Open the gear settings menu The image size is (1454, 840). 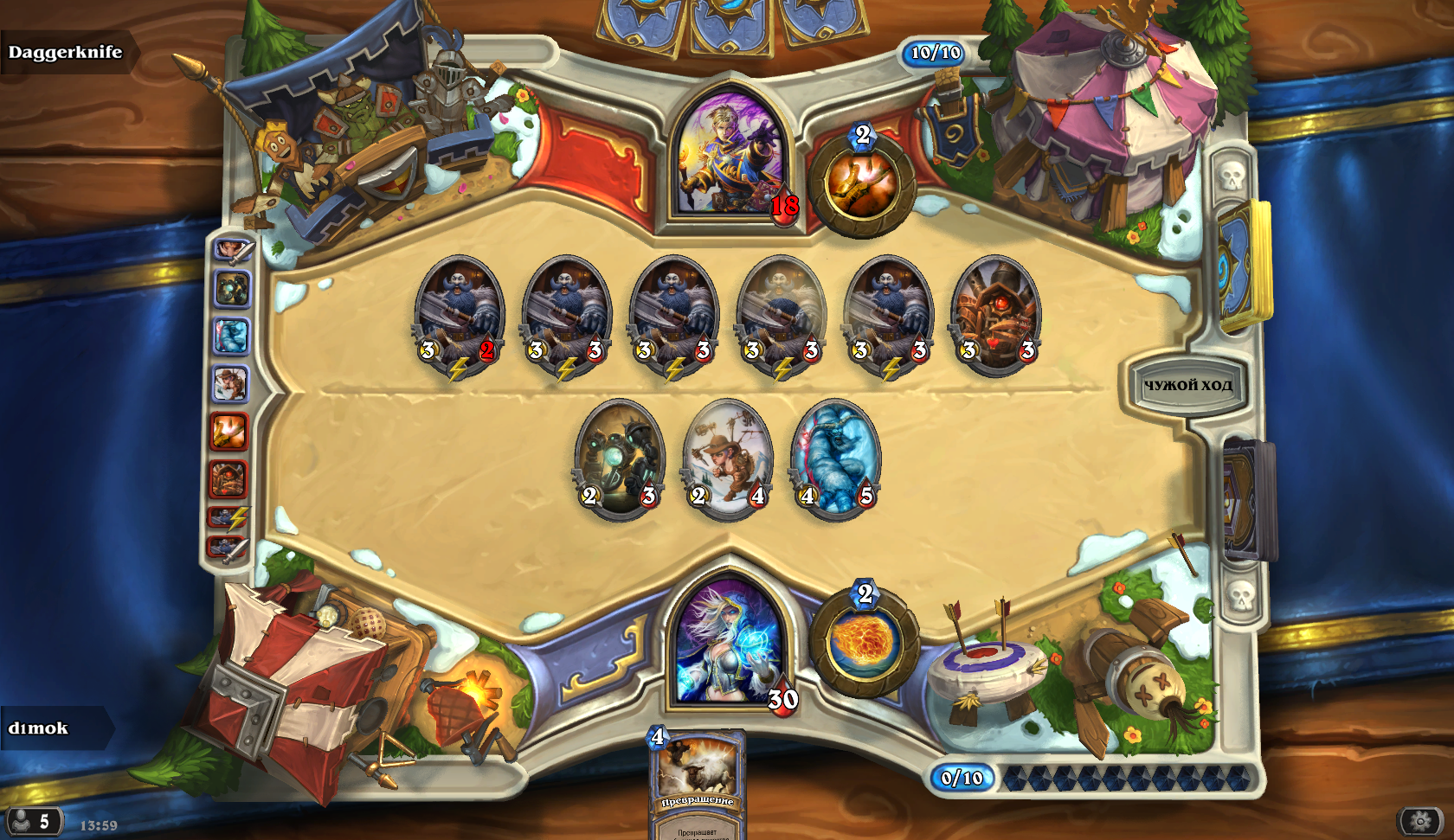[1420, 820]
